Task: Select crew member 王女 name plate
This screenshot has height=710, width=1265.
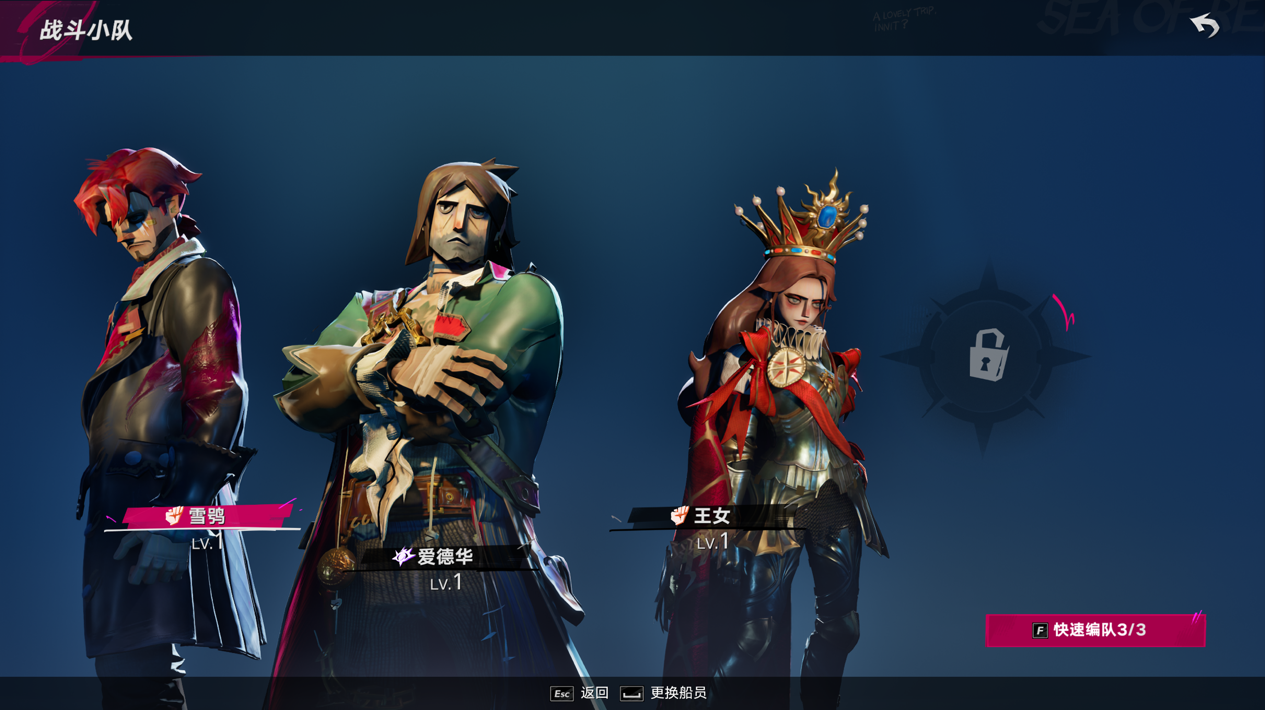Action: point(710,516)
